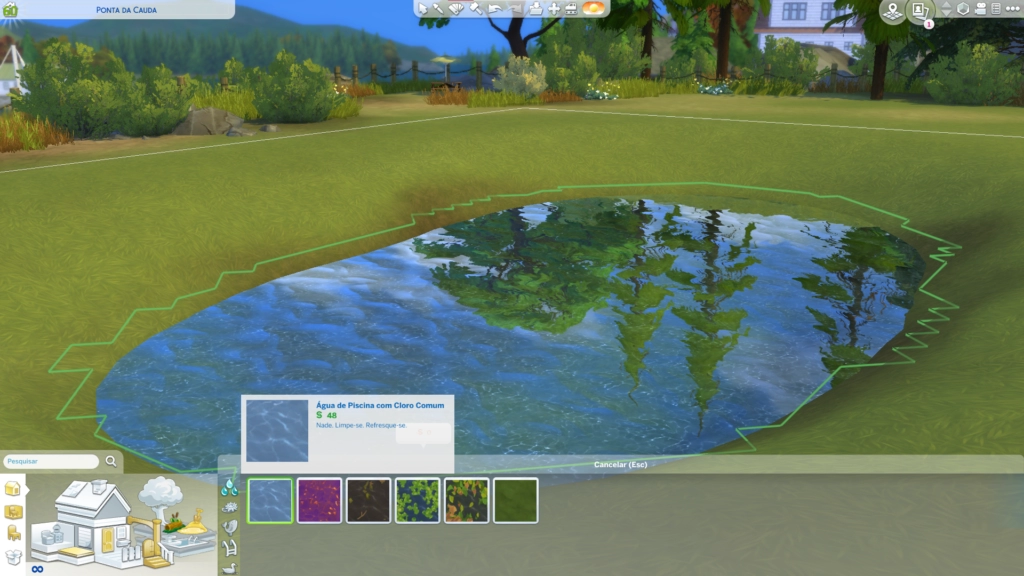Undo the last build action
1024x576 pixels.
[495, 8]
